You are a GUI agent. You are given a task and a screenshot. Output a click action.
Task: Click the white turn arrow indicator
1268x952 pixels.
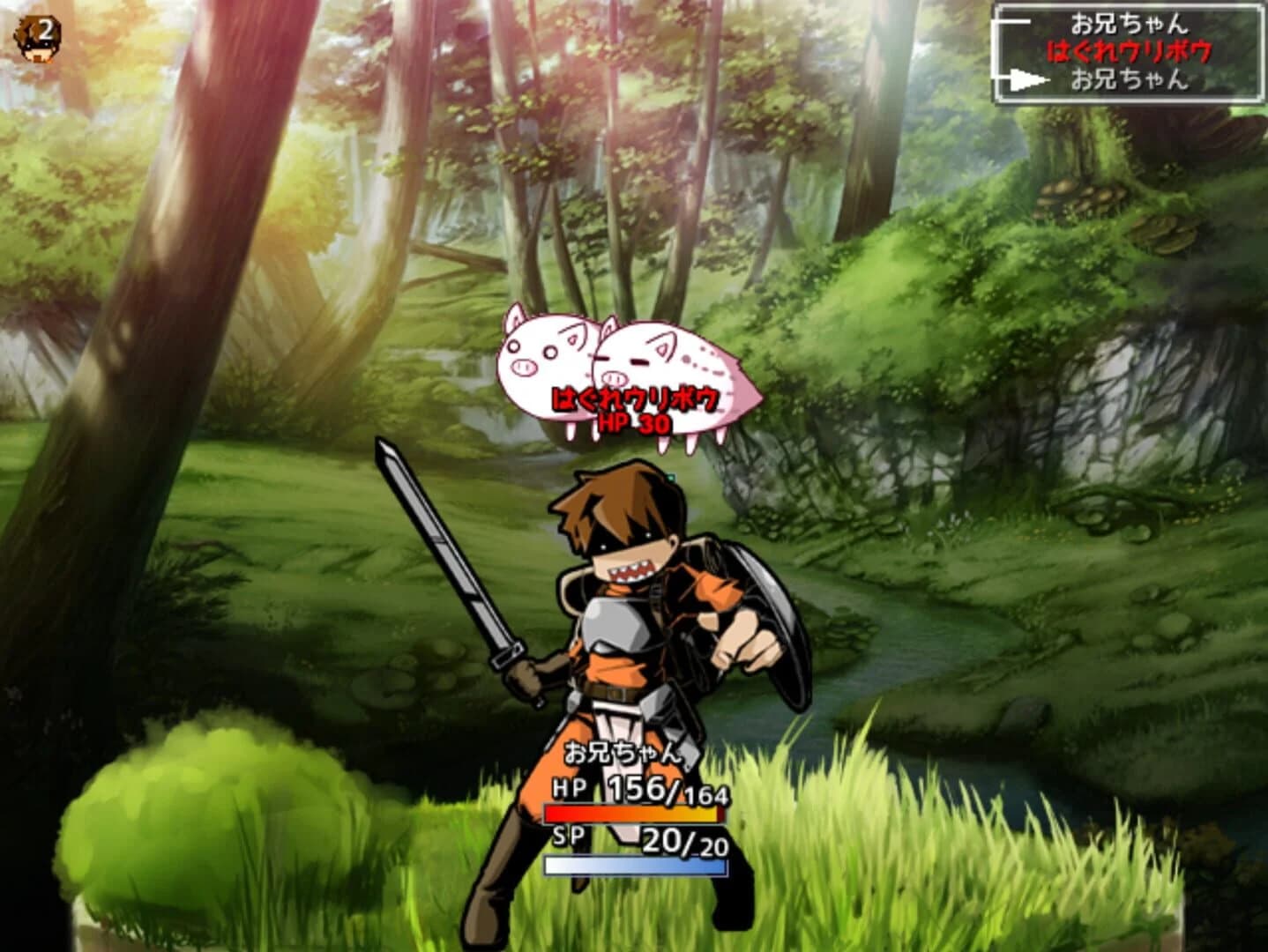coord(1027,79)
